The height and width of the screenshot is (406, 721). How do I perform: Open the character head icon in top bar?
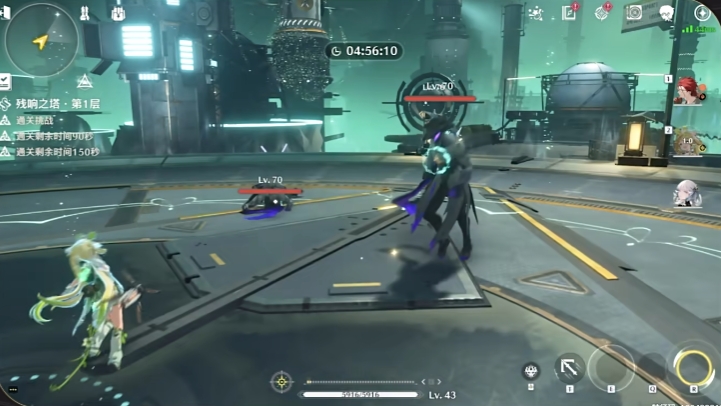(x=667, y=12)
